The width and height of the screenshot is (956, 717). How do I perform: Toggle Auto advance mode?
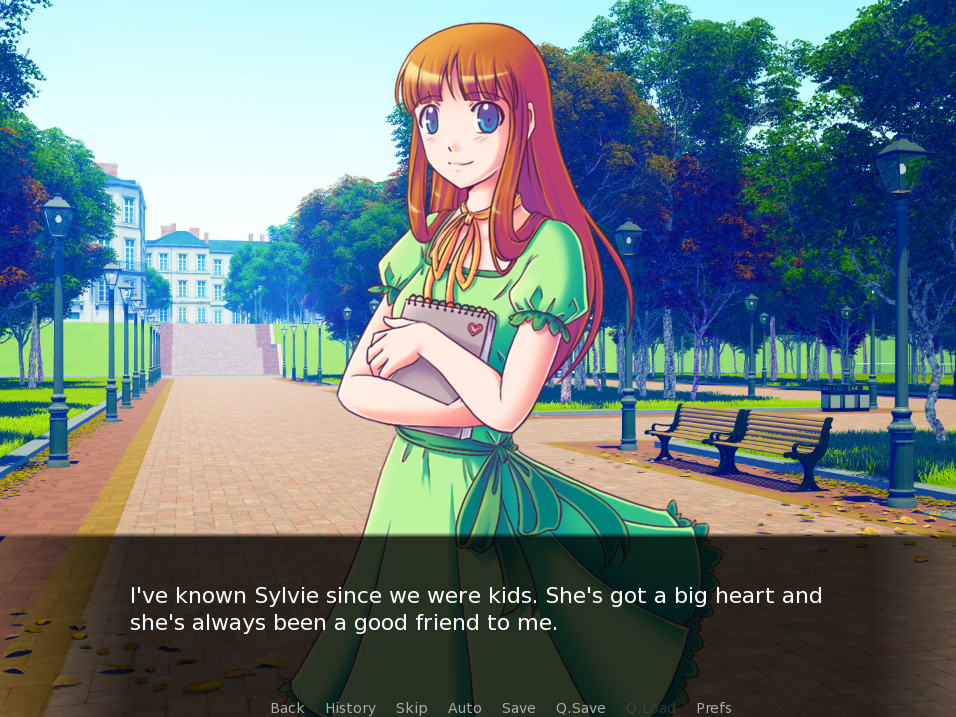[464, 708]
